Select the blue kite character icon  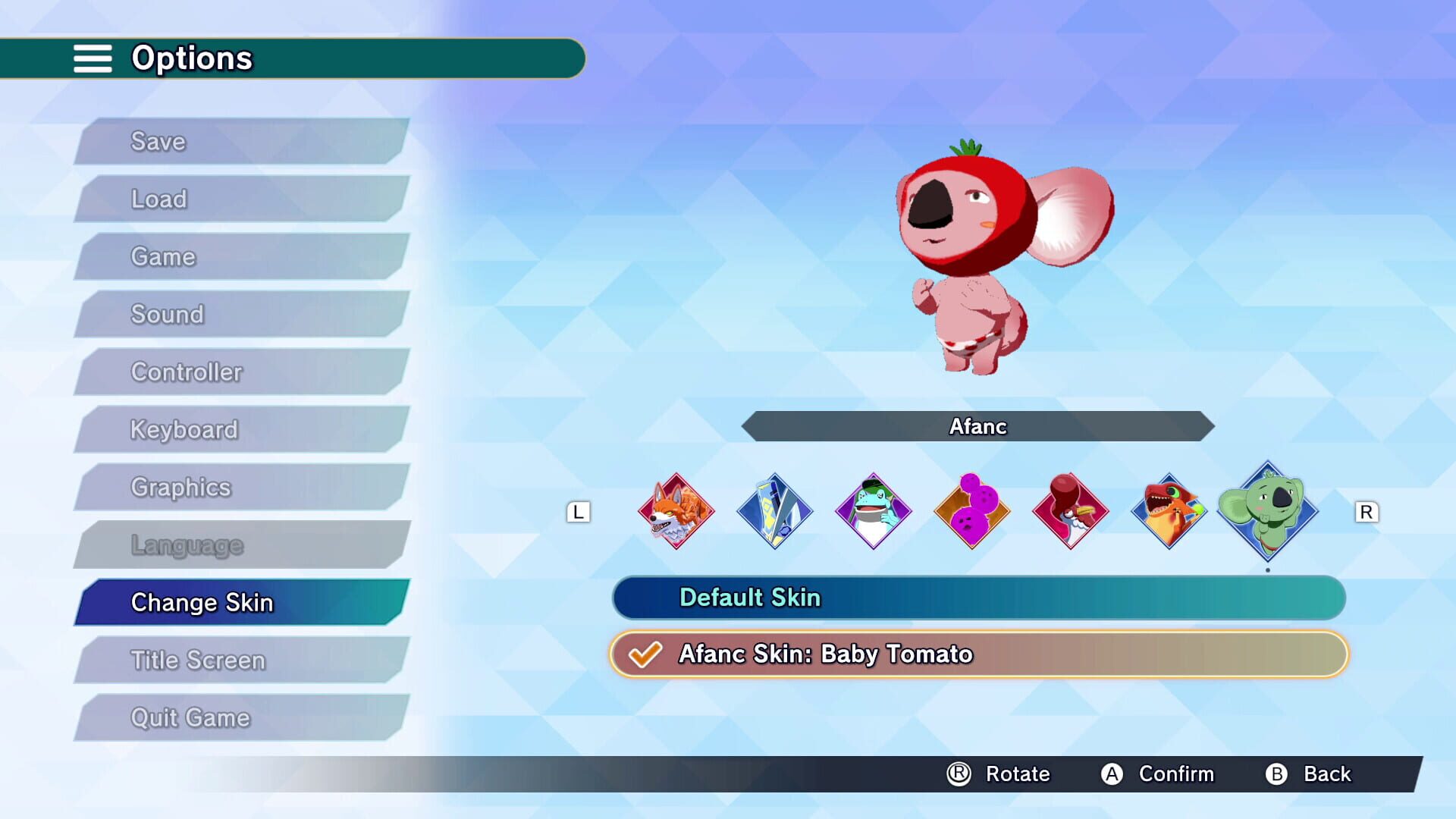point(773,512)
